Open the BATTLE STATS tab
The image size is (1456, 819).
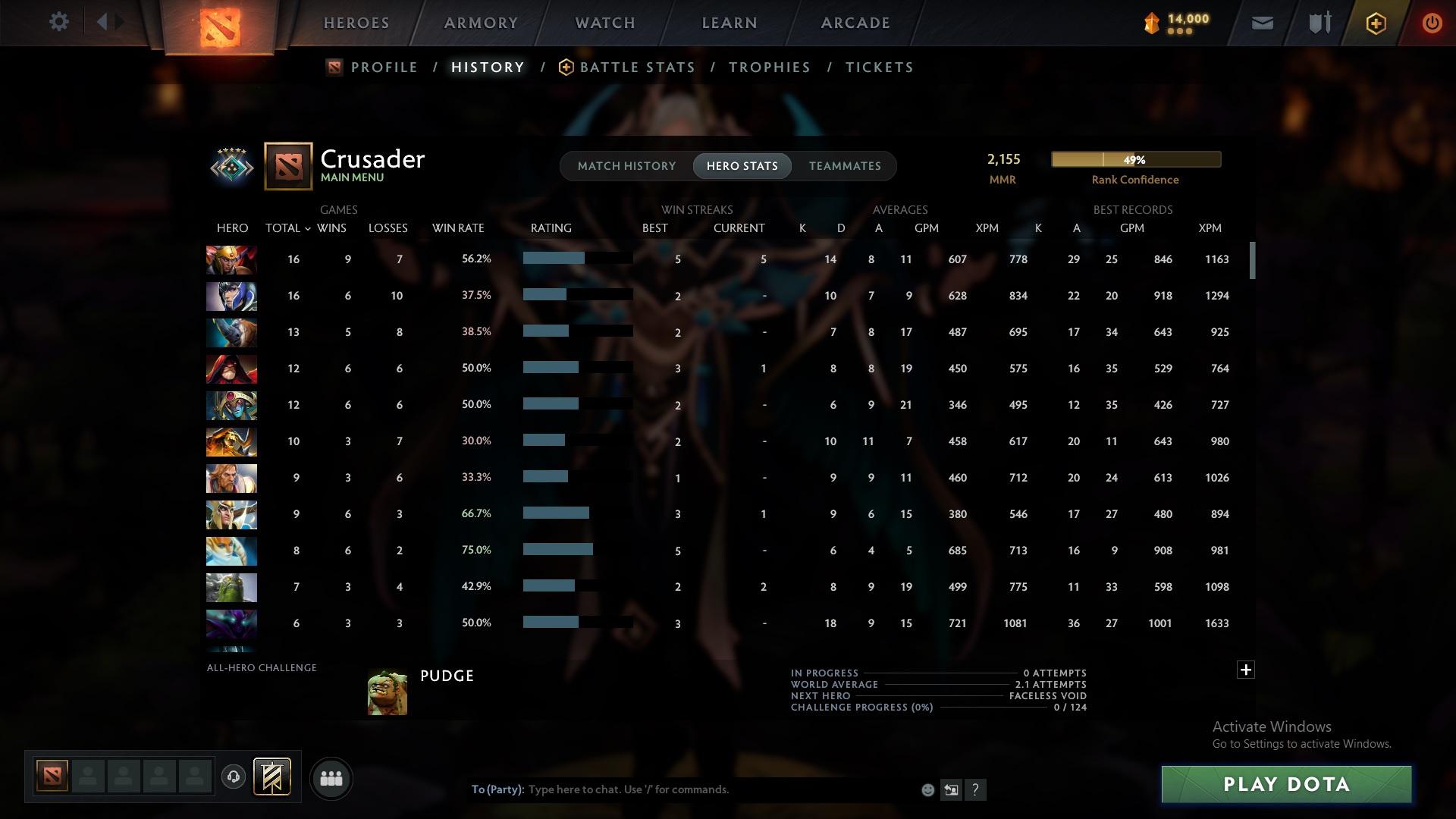(x=637, y=67)
